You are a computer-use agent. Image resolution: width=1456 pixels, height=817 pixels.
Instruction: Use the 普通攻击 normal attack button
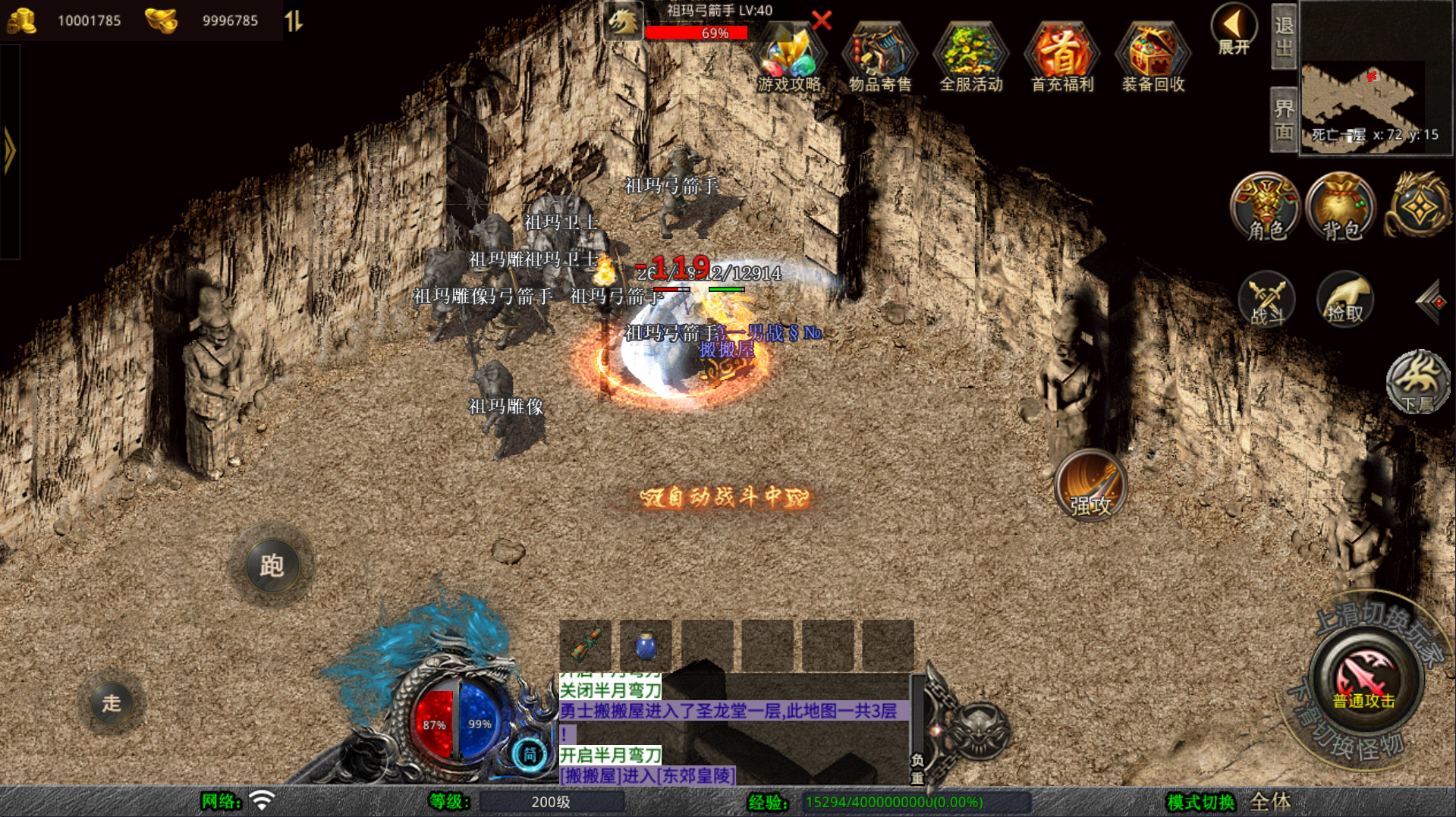1364,680
